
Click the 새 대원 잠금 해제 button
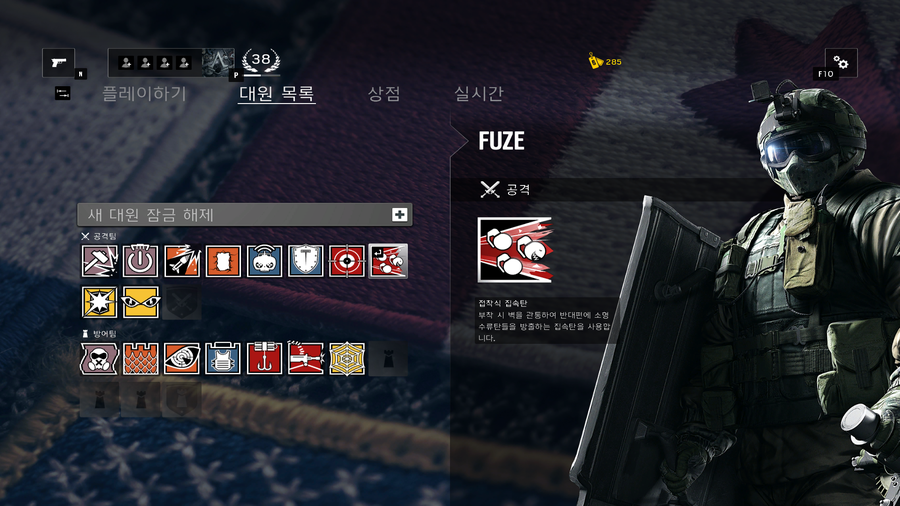click(x=245, y=214)
